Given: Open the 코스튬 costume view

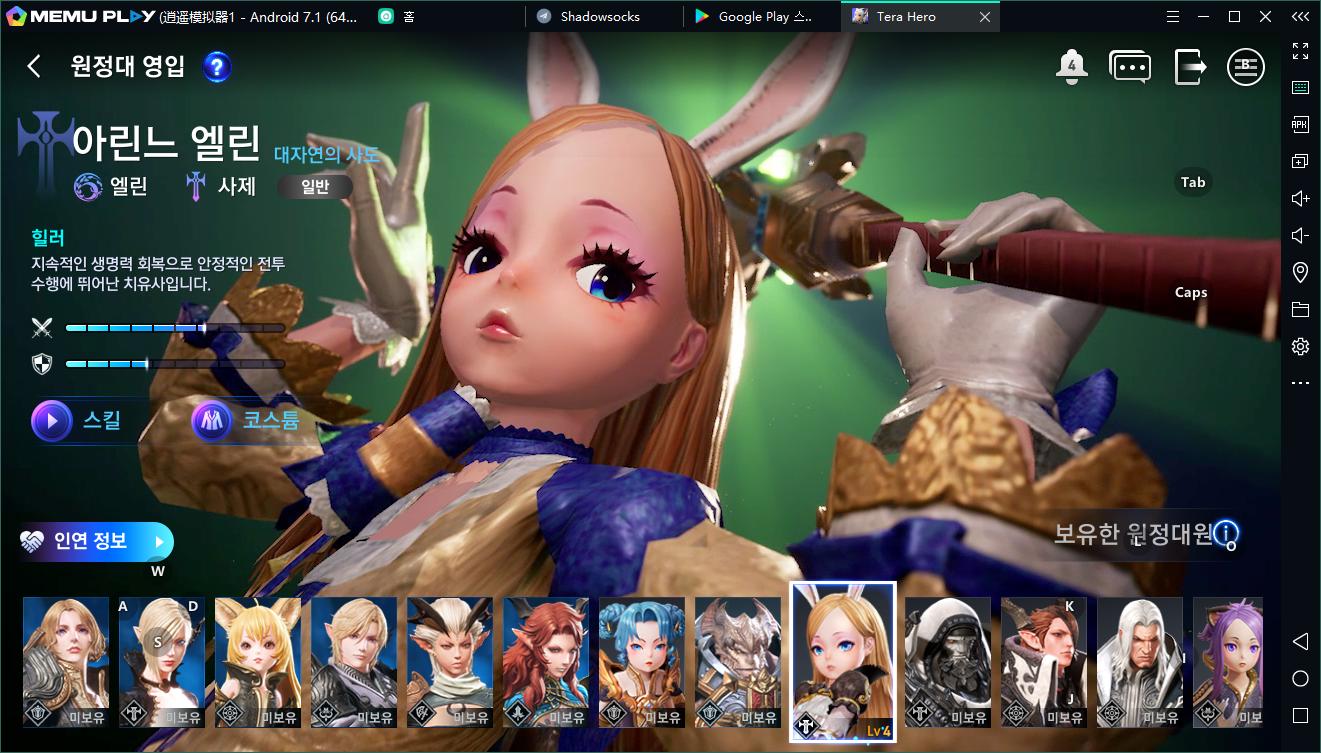Looking at the screenshot, I should [x=248, y=421].
